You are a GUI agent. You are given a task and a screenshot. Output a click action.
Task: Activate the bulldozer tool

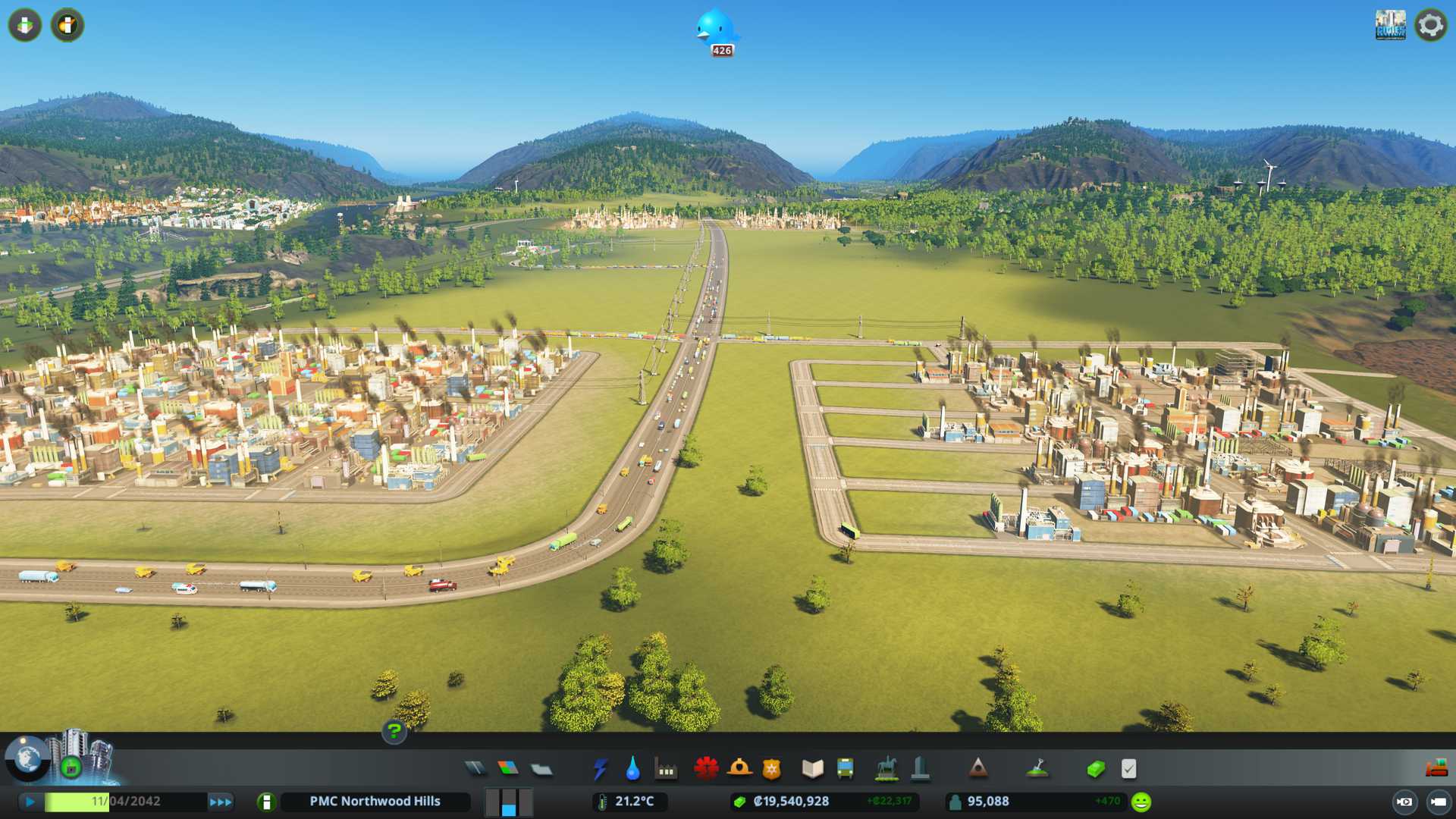[1436, 768]
